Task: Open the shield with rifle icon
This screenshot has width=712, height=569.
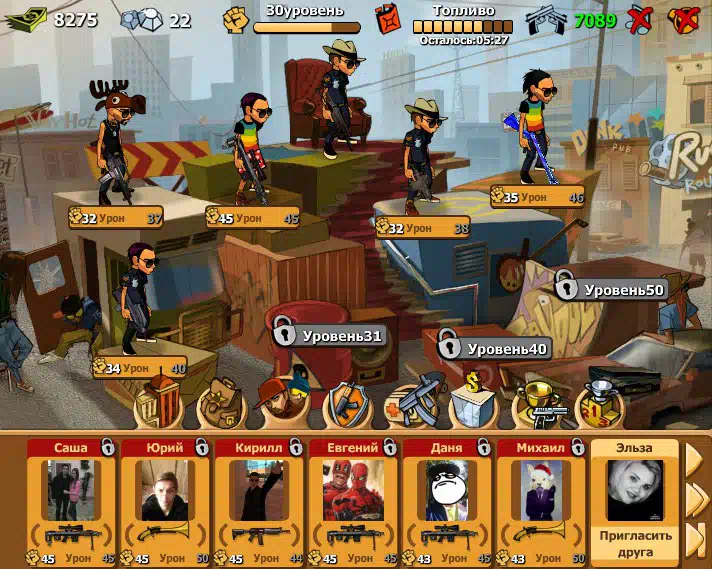Action: coord(347,403)
